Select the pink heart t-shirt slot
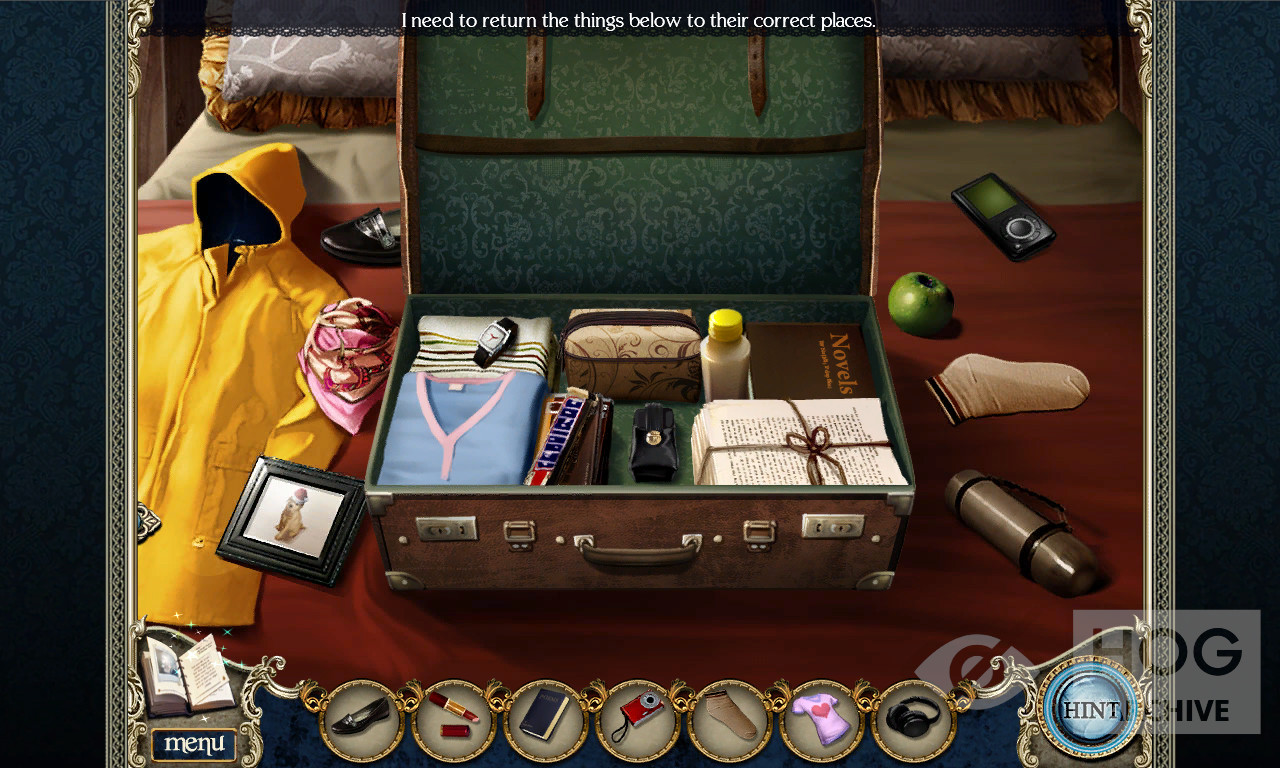Viewport: 1280px width, 768px height. click(821, 717)
